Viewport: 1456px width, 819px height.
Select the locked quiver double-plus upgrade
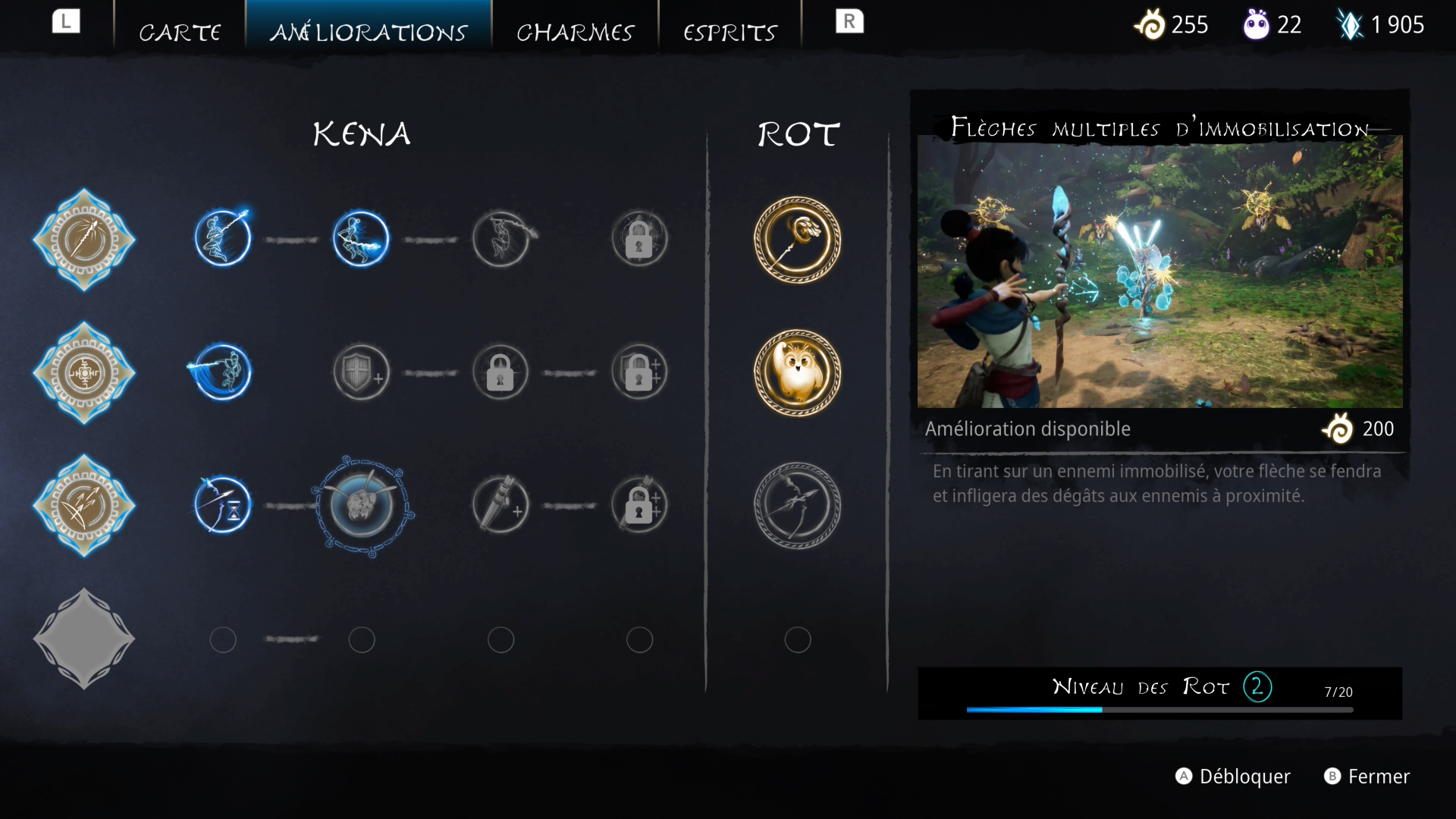point(639,506)
